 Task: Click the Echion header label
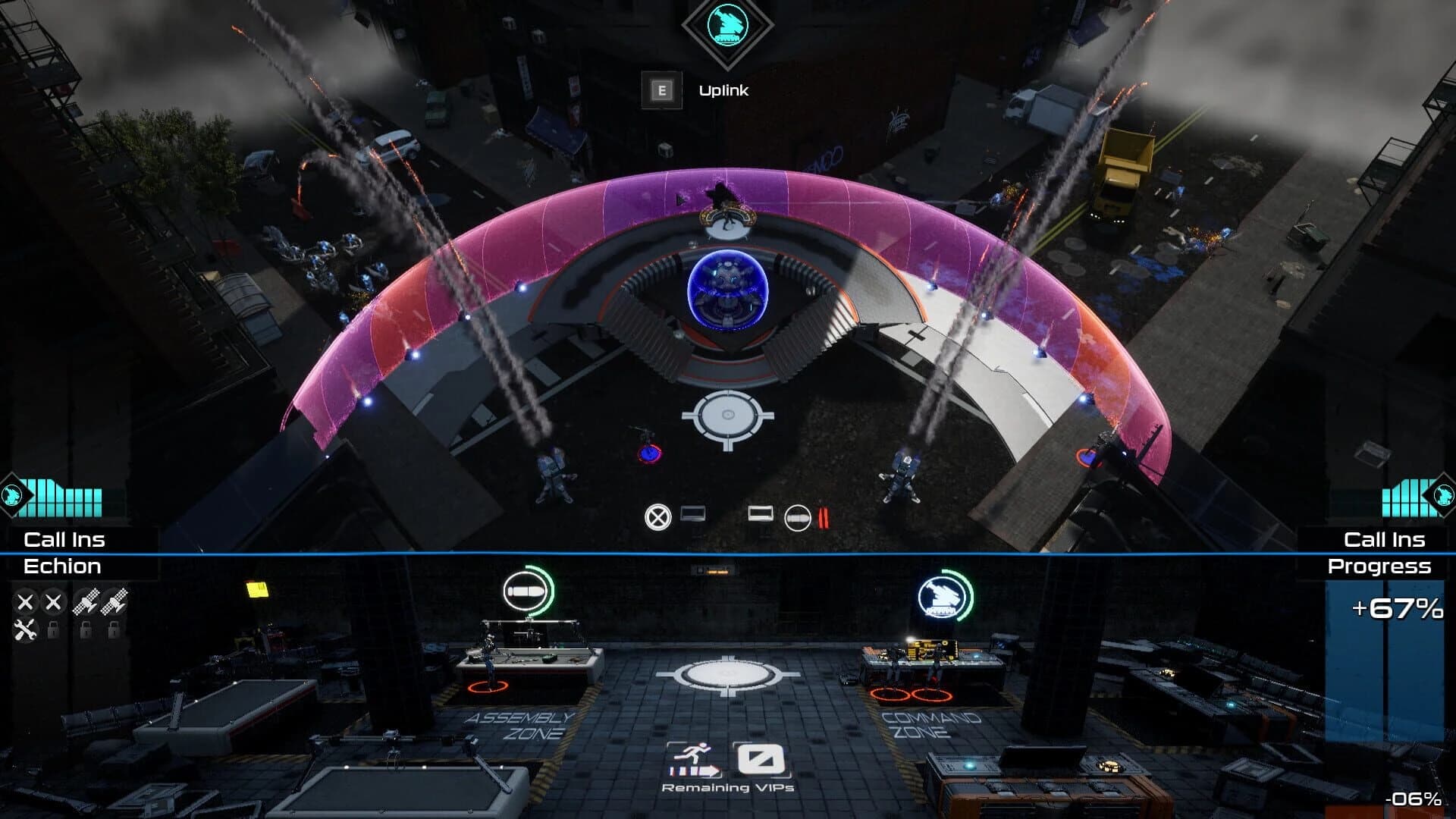click(64, 566)
